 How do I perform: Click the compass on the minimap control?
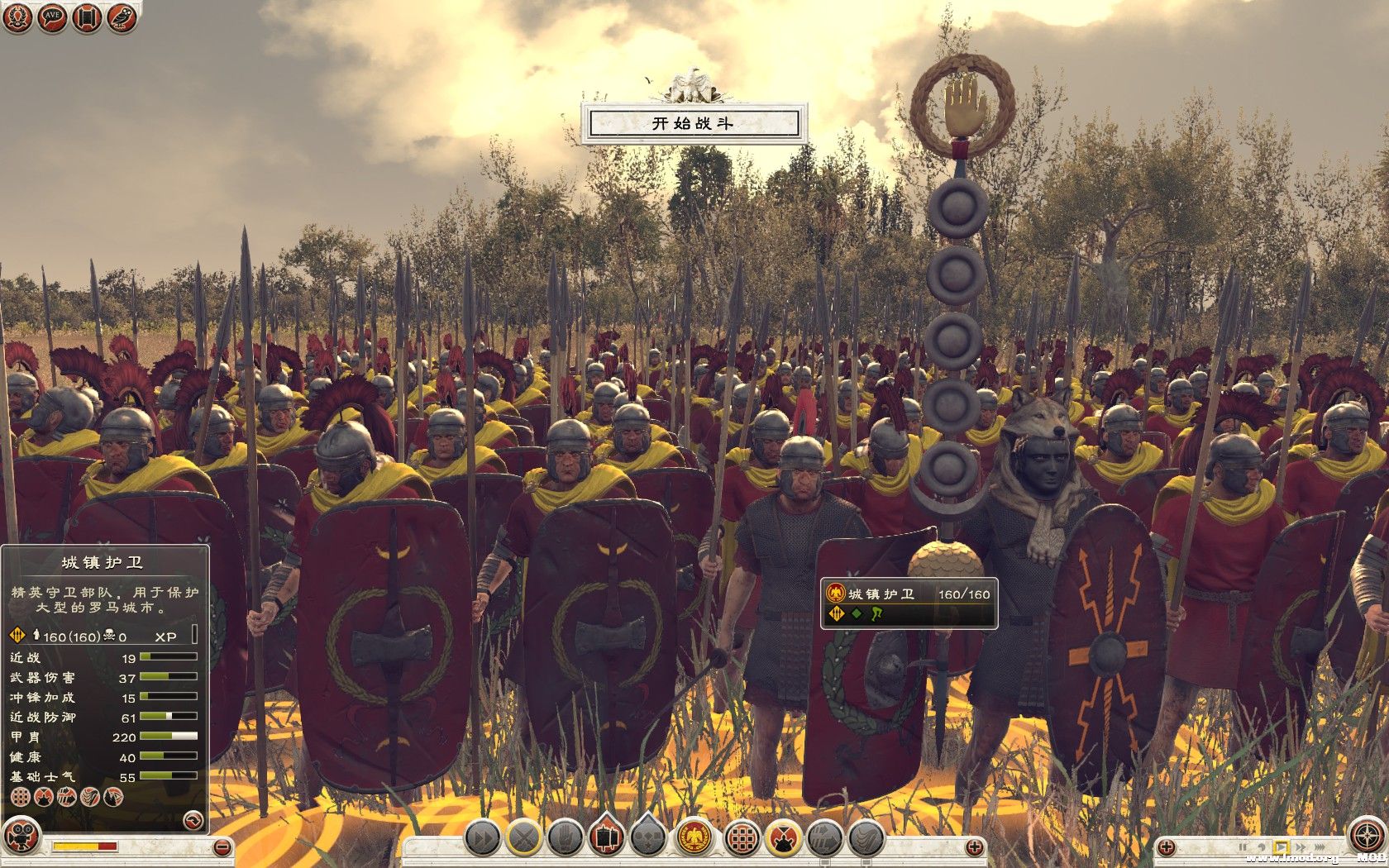(1367, 833)
